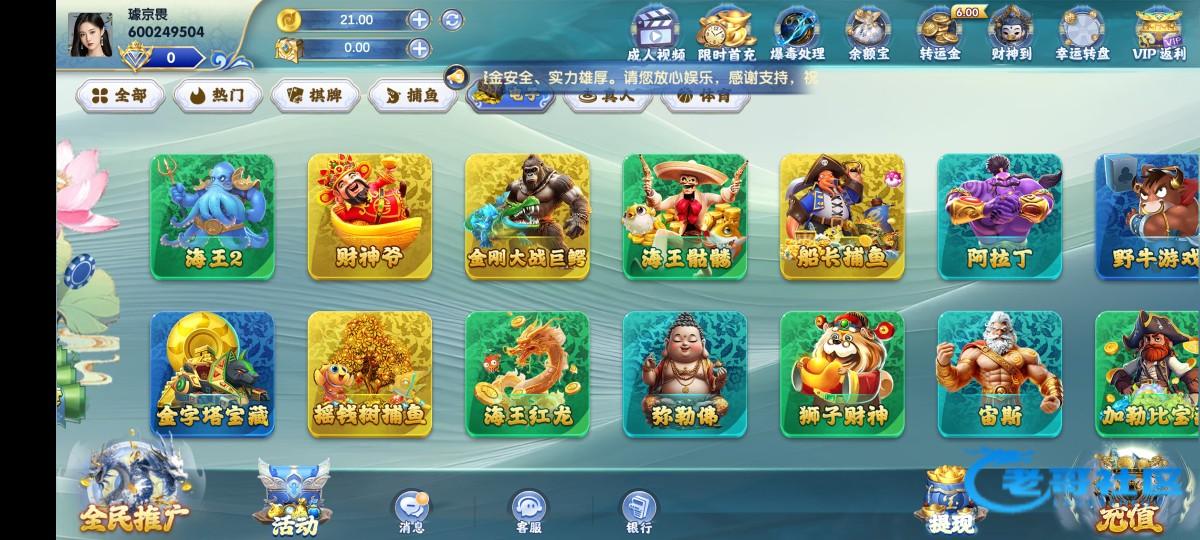Open the VIP 返利 rebate icon
This screenshot has width=1200, height=540.
point(1158,33)
